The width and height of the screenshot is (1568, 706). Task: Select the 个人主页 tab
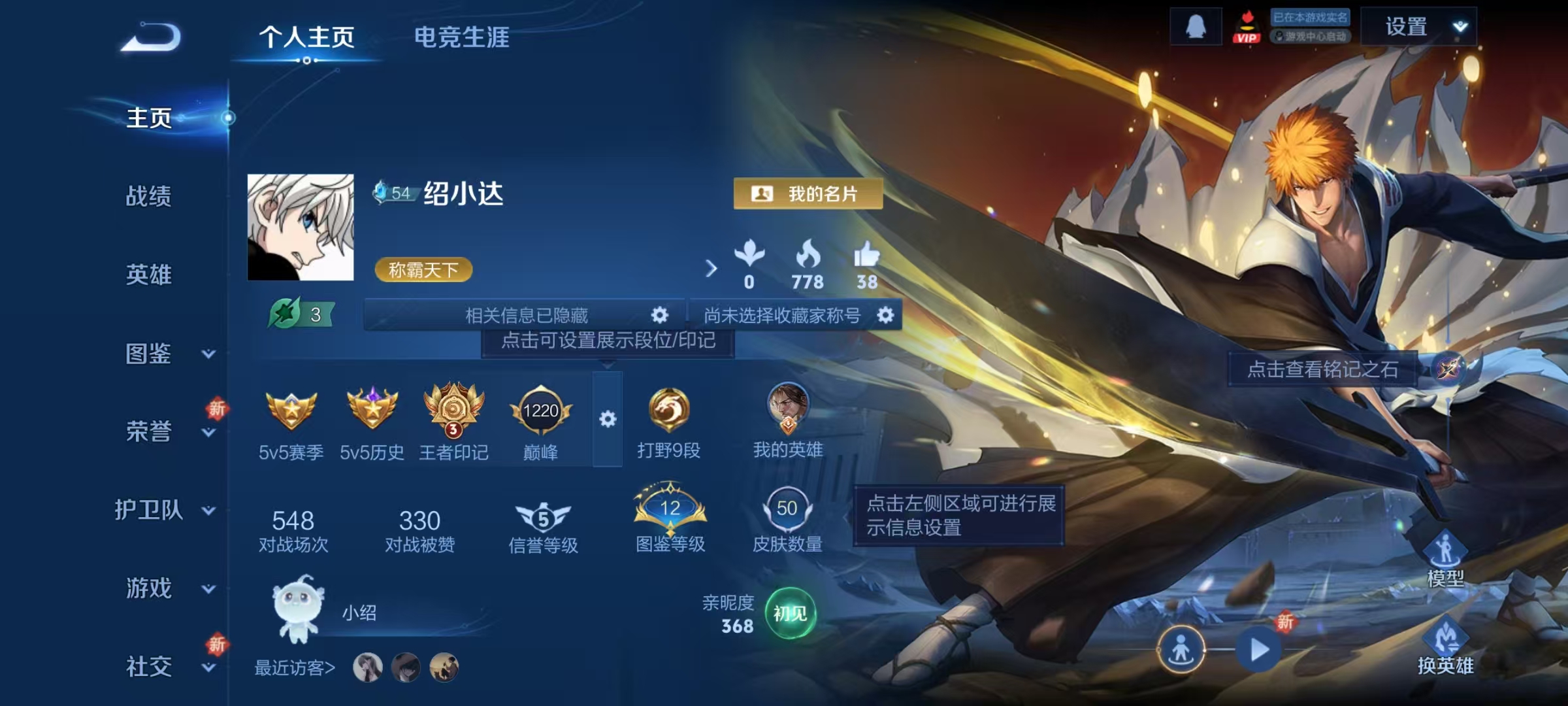pyautogui.click(x=306, y=38)
